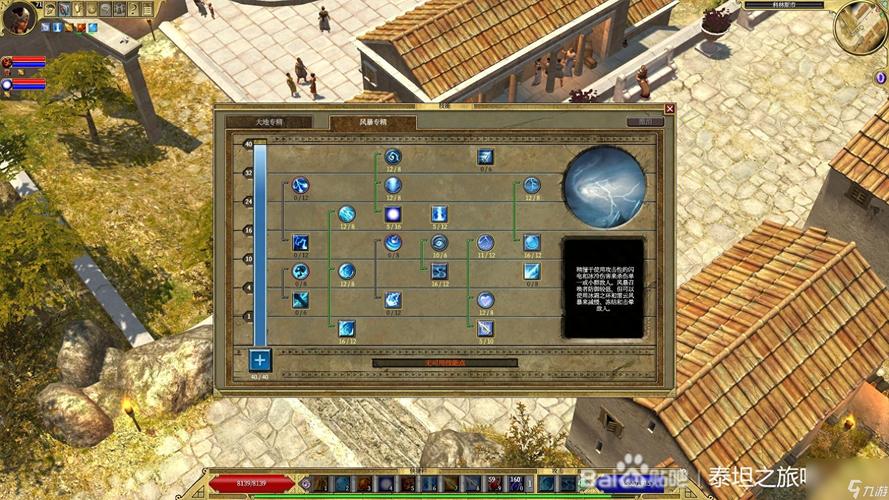Viewport: 889px width, 500px height.
Task: Select the skill showing 5/10 points
Action: [485, 327]
